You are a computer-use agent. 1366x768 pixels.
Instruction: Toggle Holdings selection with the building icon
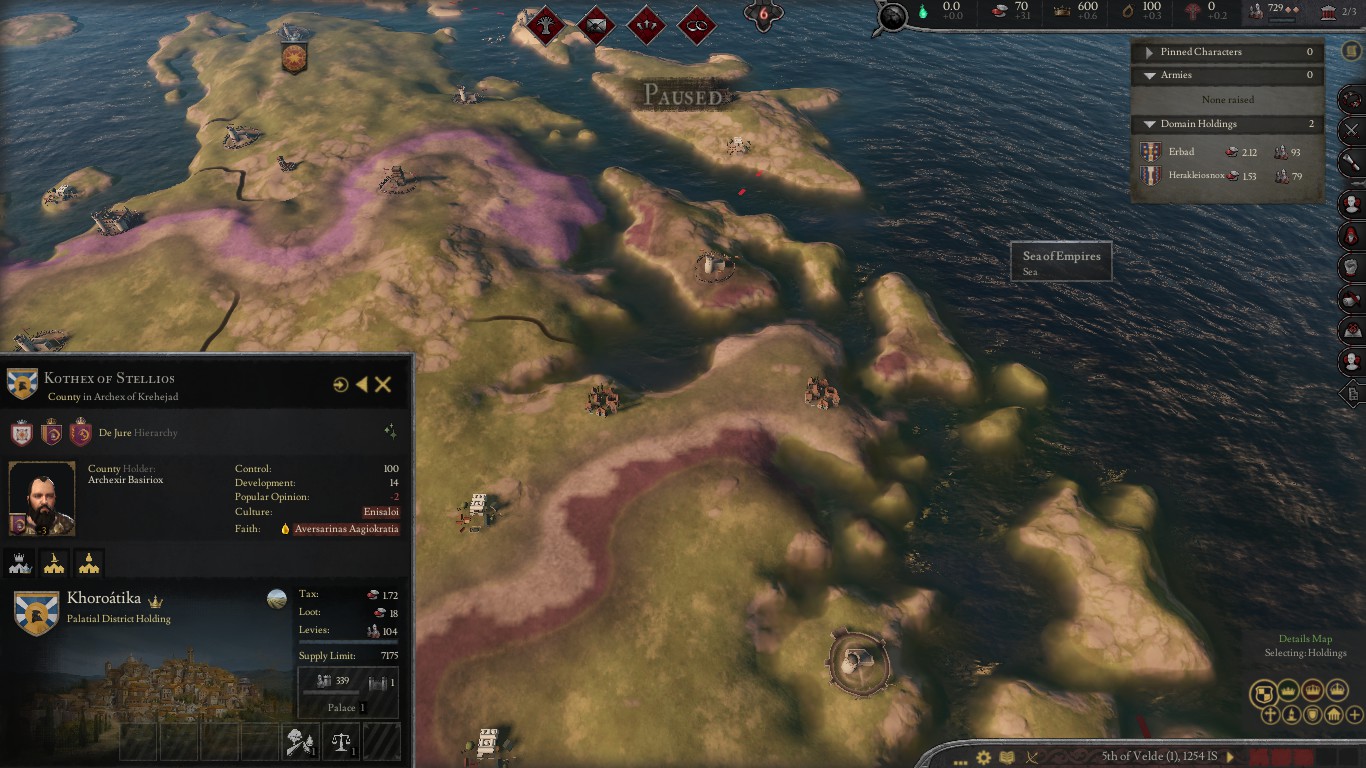(1333, 715)
